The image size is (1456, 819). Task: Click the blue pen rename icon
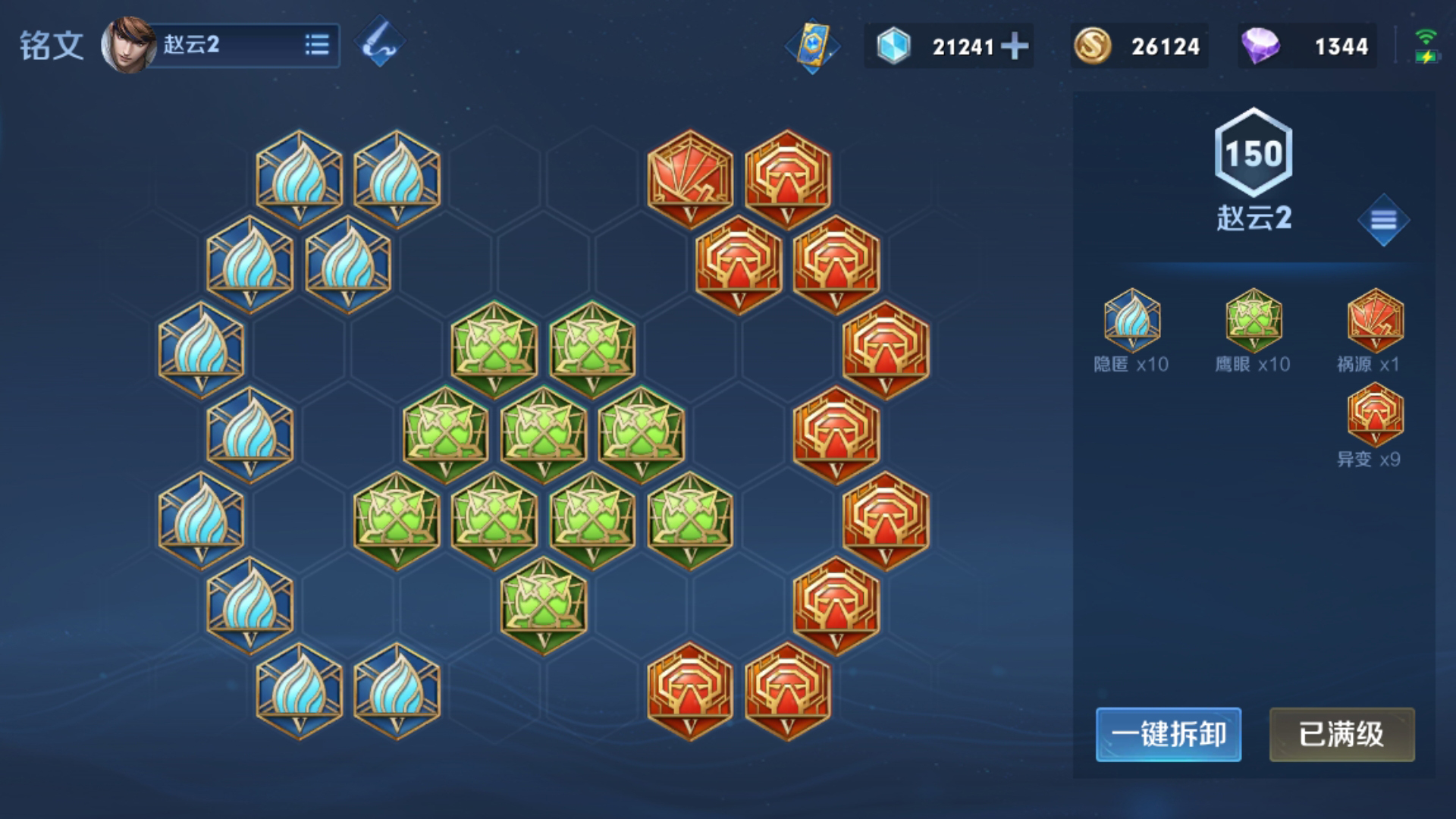pyautogui.click(x=380, y=42)
